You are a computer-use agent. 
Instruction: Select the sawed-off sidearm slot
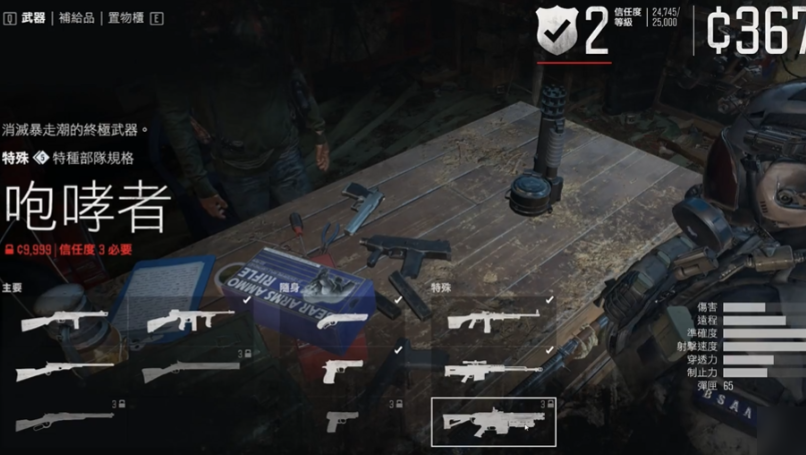point(342,320)
